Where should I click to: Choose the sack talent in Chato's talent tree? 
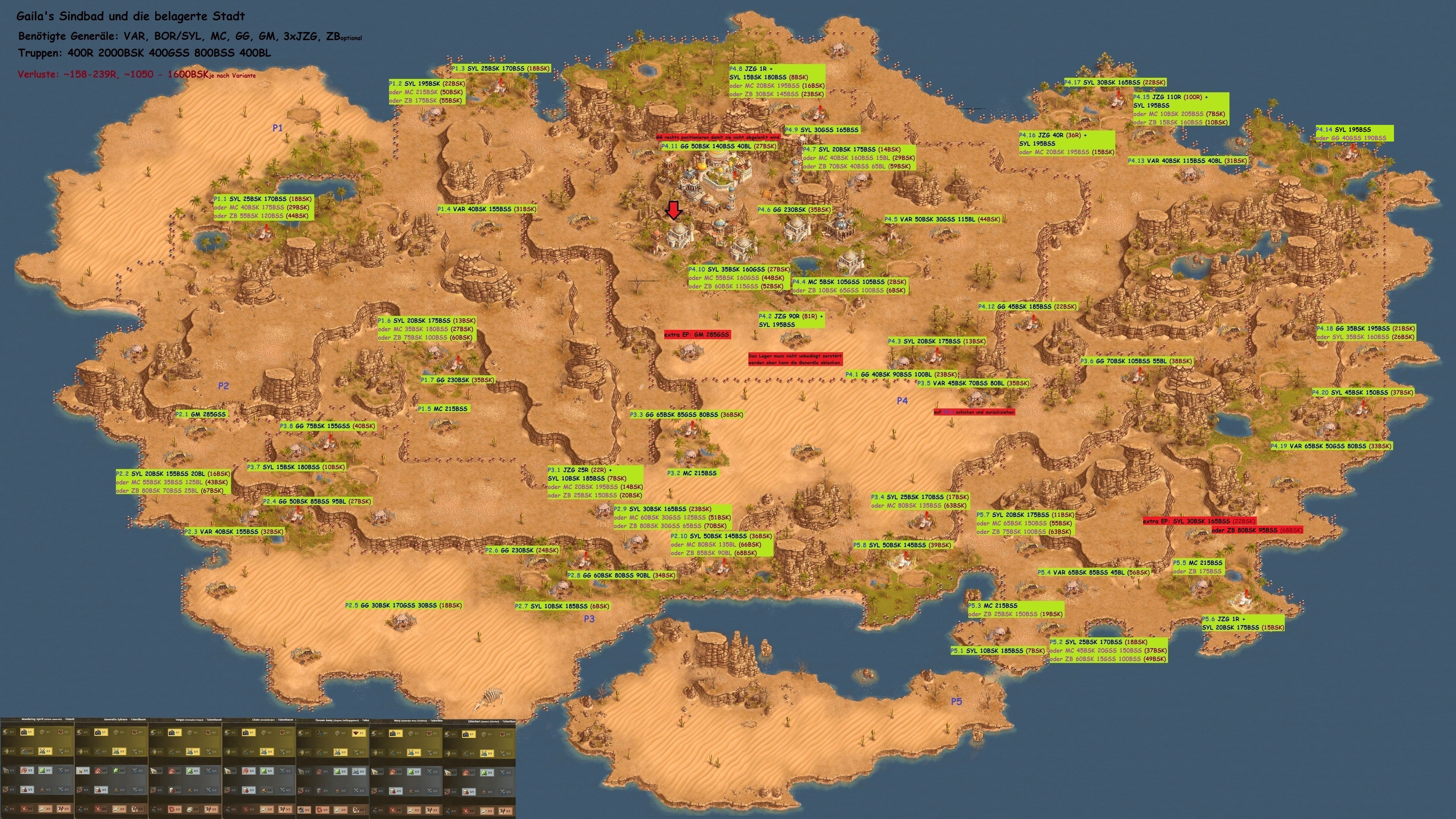tap(264, 790)
